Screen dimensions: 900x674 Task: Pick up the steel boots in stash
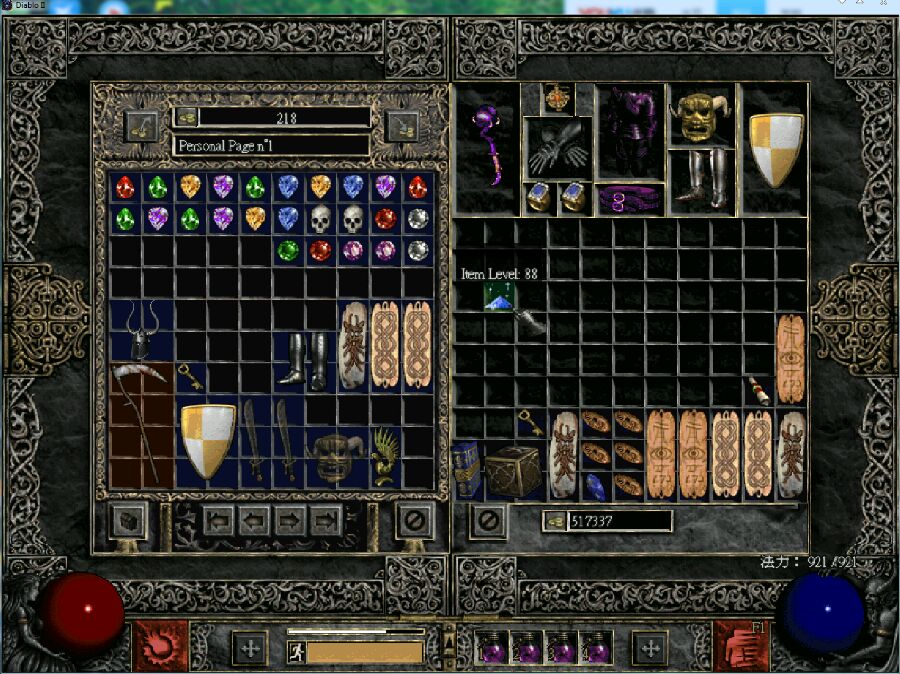[306, 361]
